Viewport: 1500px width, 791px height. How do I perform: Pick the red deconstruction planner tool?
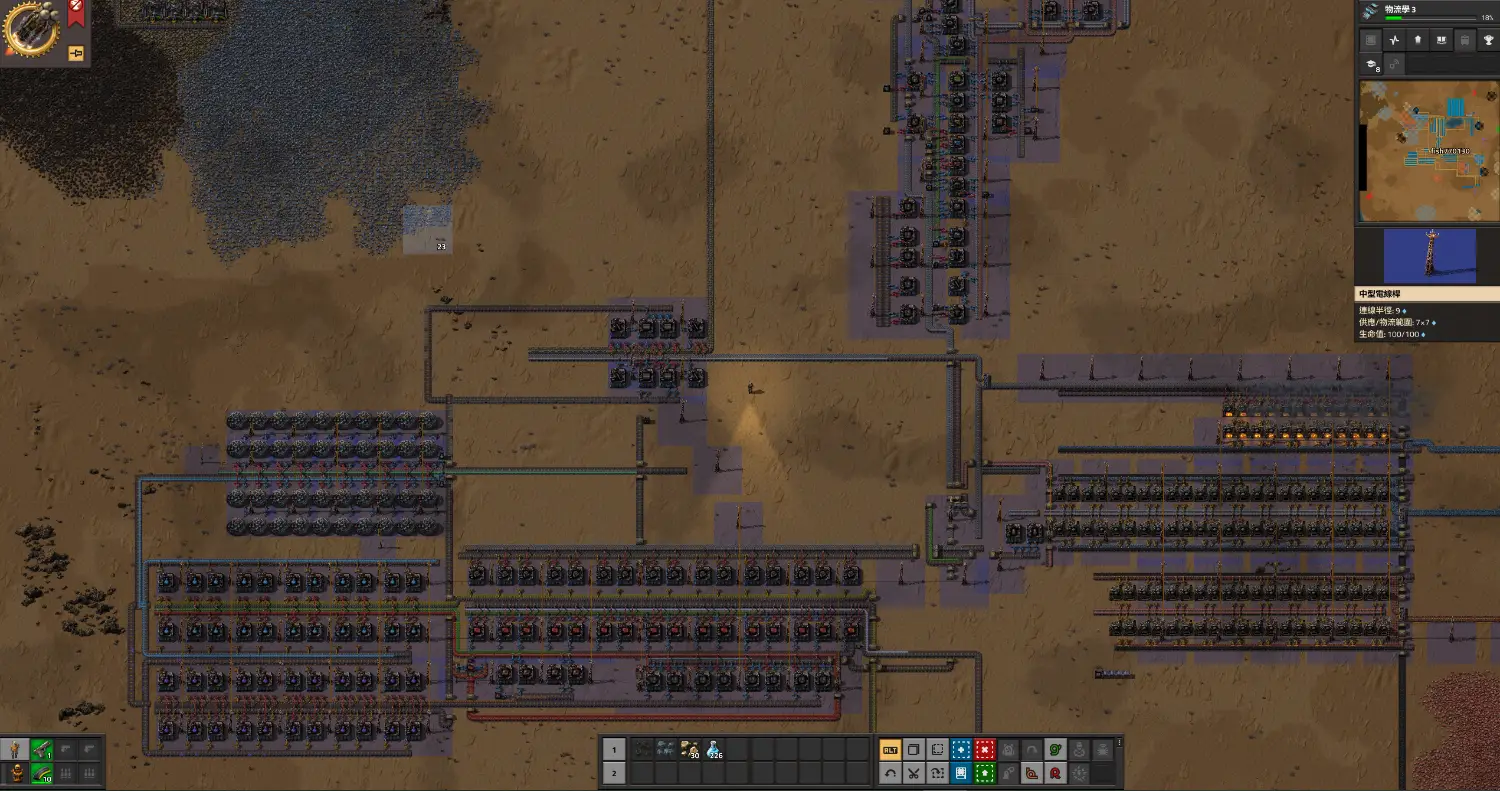[985, 749]
